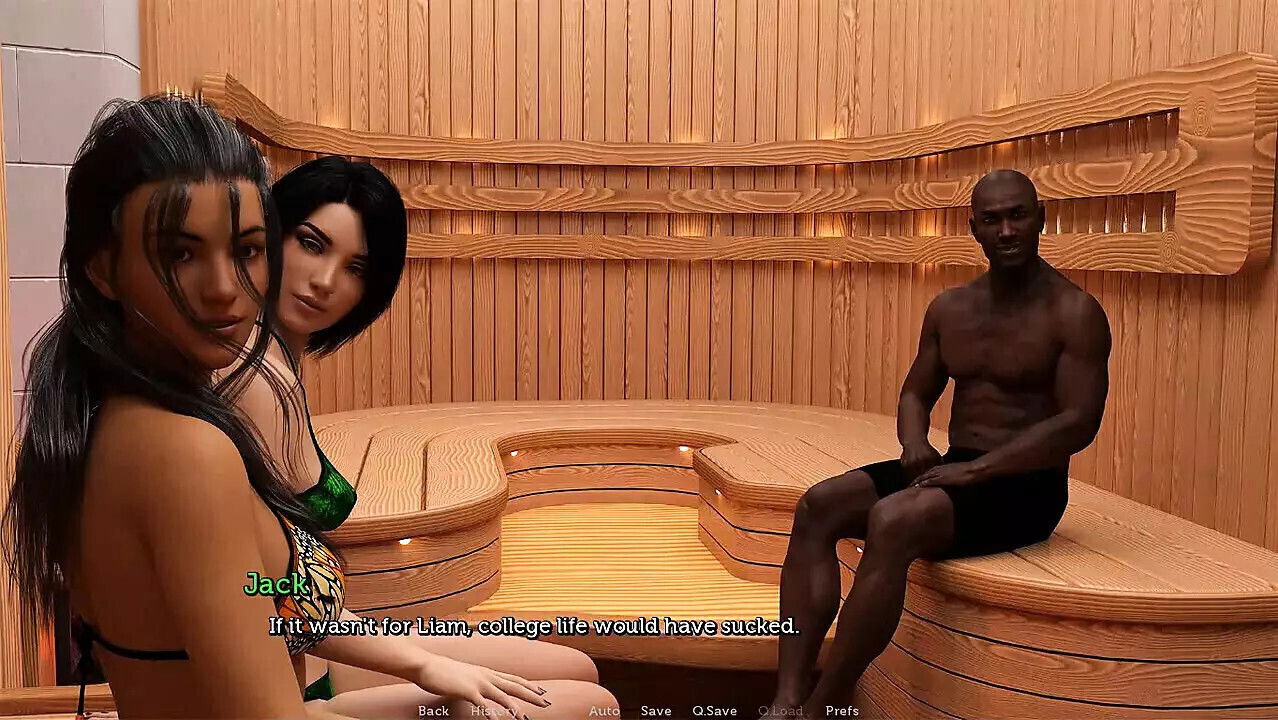Open the Save game screen
The height and width of the screenshot is (720, 1278).
click(656, 711)
